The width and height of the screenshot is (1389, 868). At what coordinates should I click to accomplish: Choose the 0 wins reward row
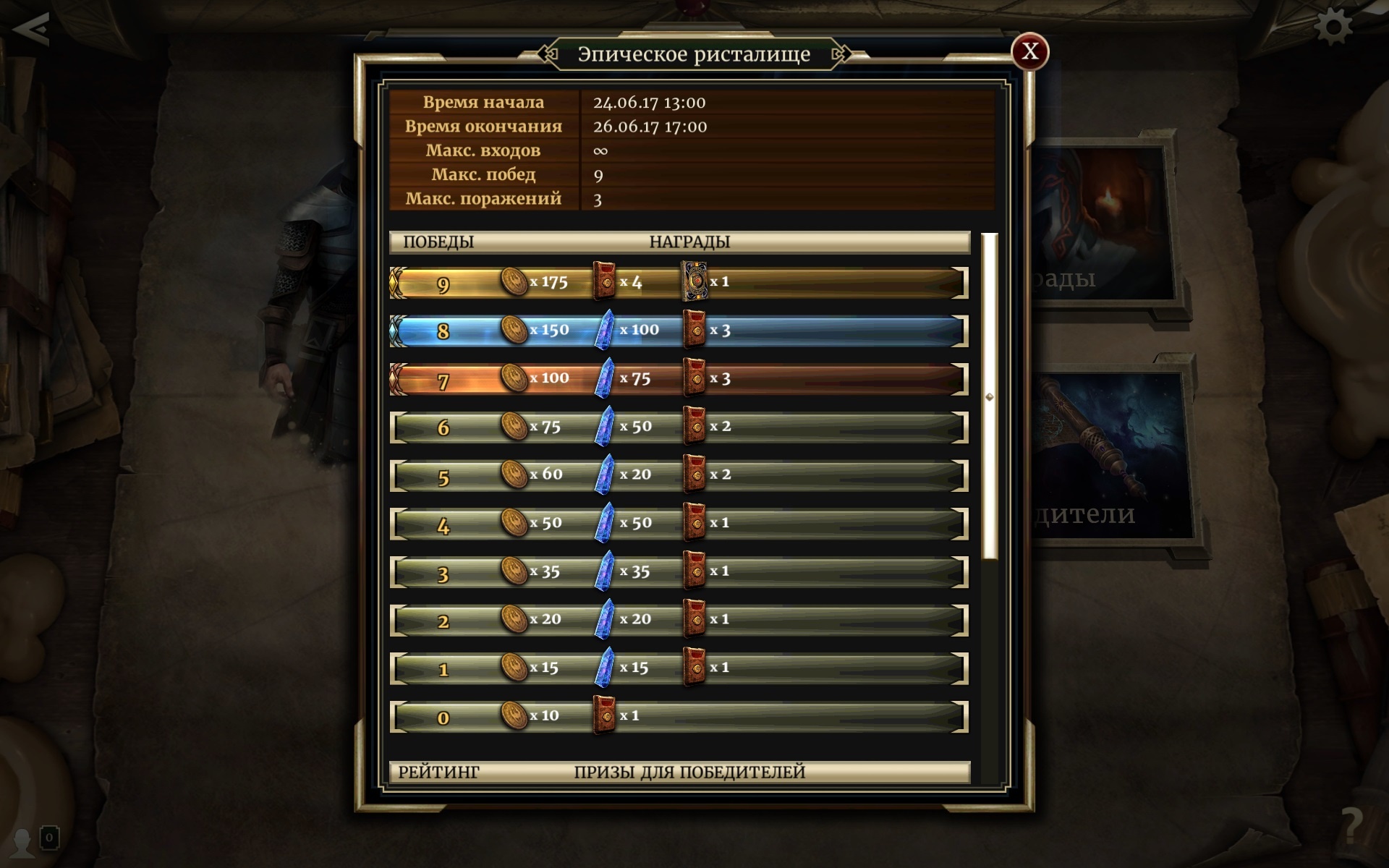678,717
